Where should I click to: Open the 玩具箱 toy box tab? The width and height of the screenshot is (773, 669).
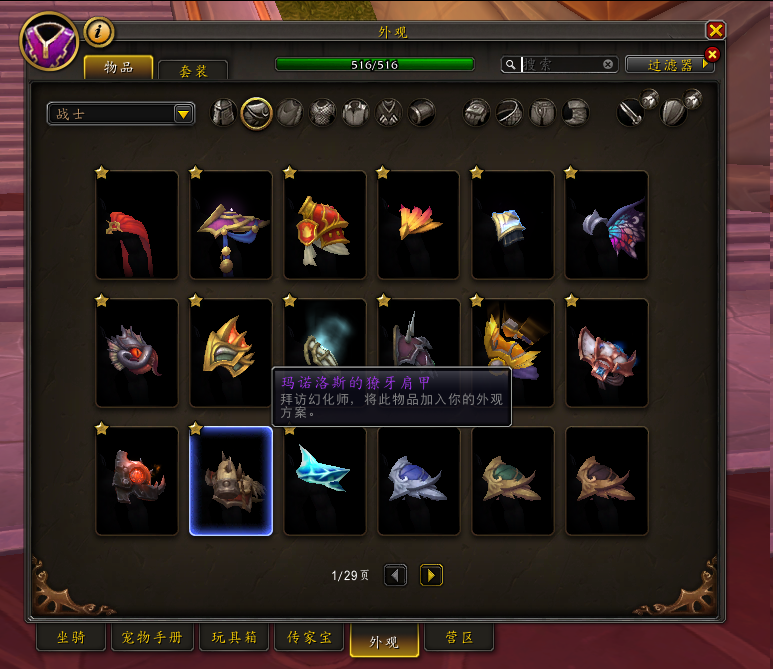click(234, 638)
